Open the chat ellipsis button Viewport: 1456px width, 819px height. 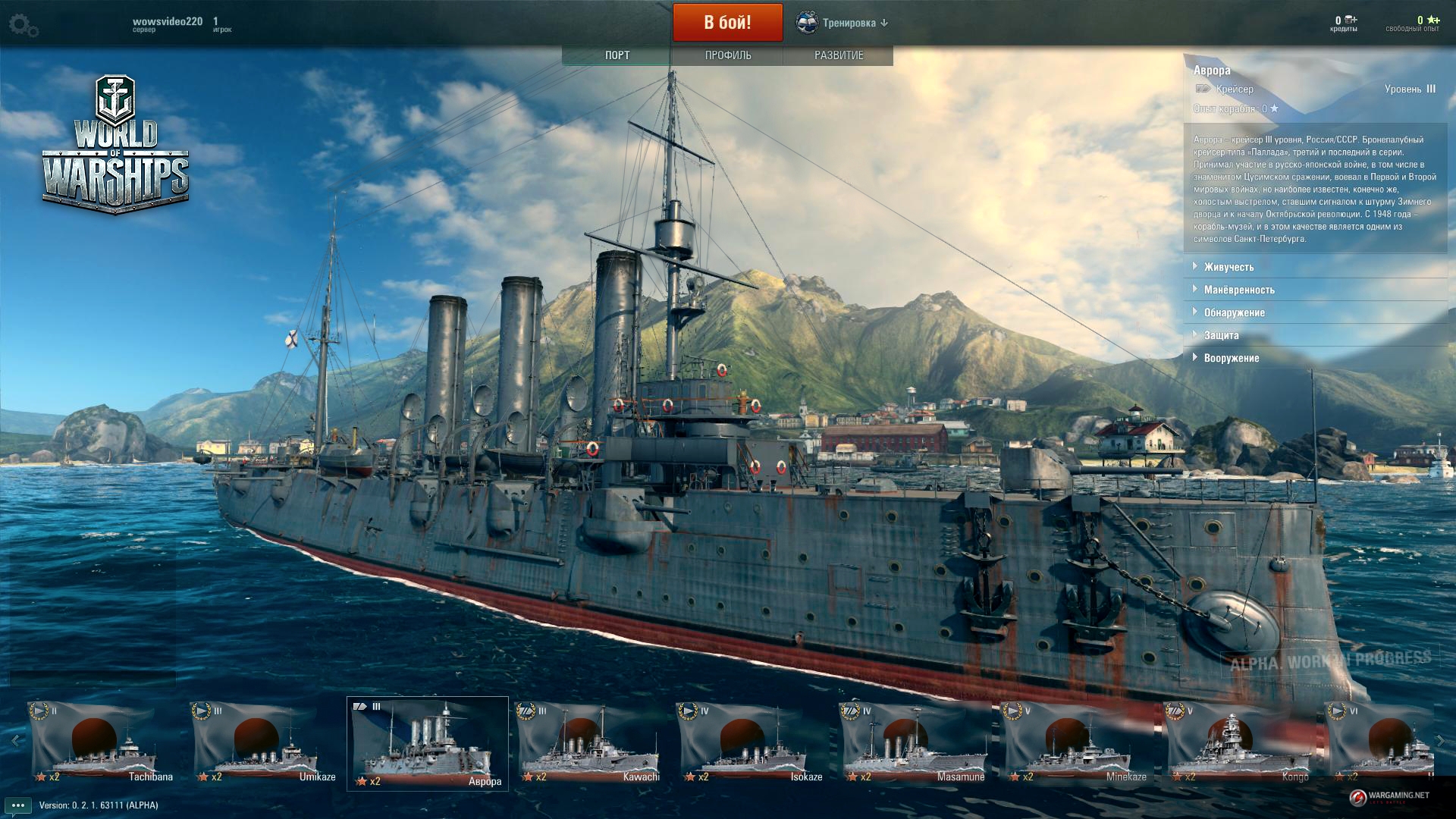(x=18, y=805)
